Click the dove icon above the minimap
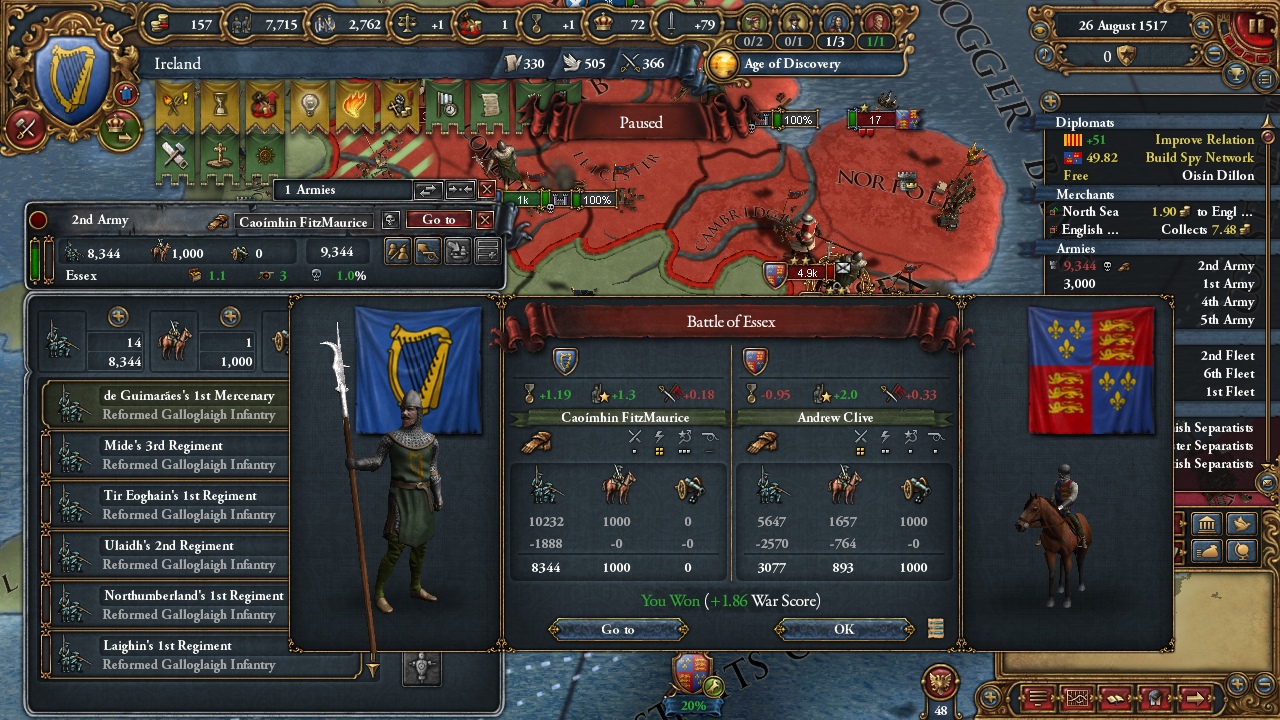 [x=1241, y=523]
